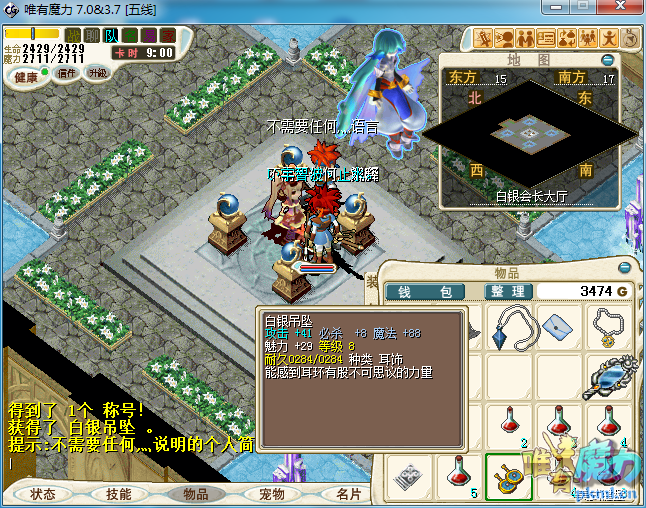Open the 钱包 wallet button
The height and width of the screenshot is (508, 646).
pos(424,291)
